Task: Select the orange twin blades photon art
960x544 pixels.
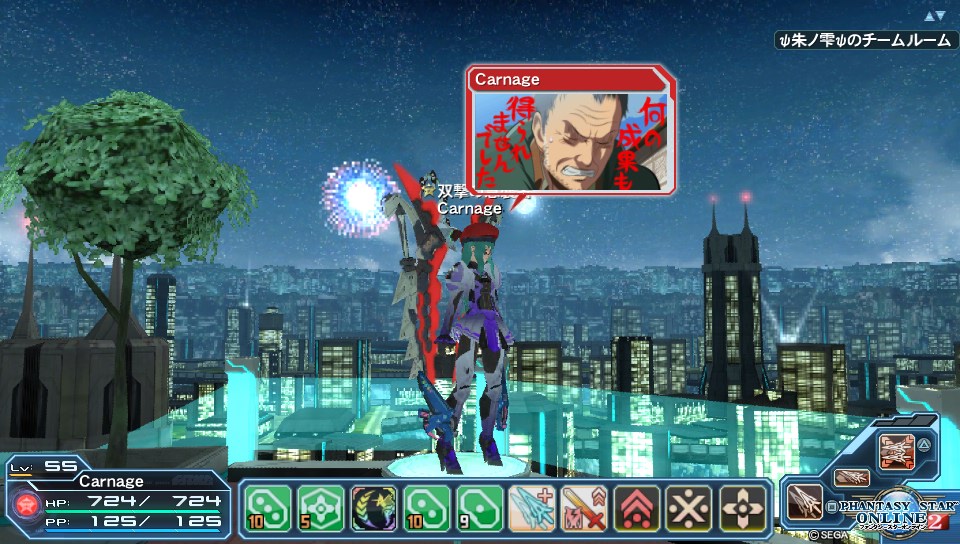Action: tap(898, 452)
